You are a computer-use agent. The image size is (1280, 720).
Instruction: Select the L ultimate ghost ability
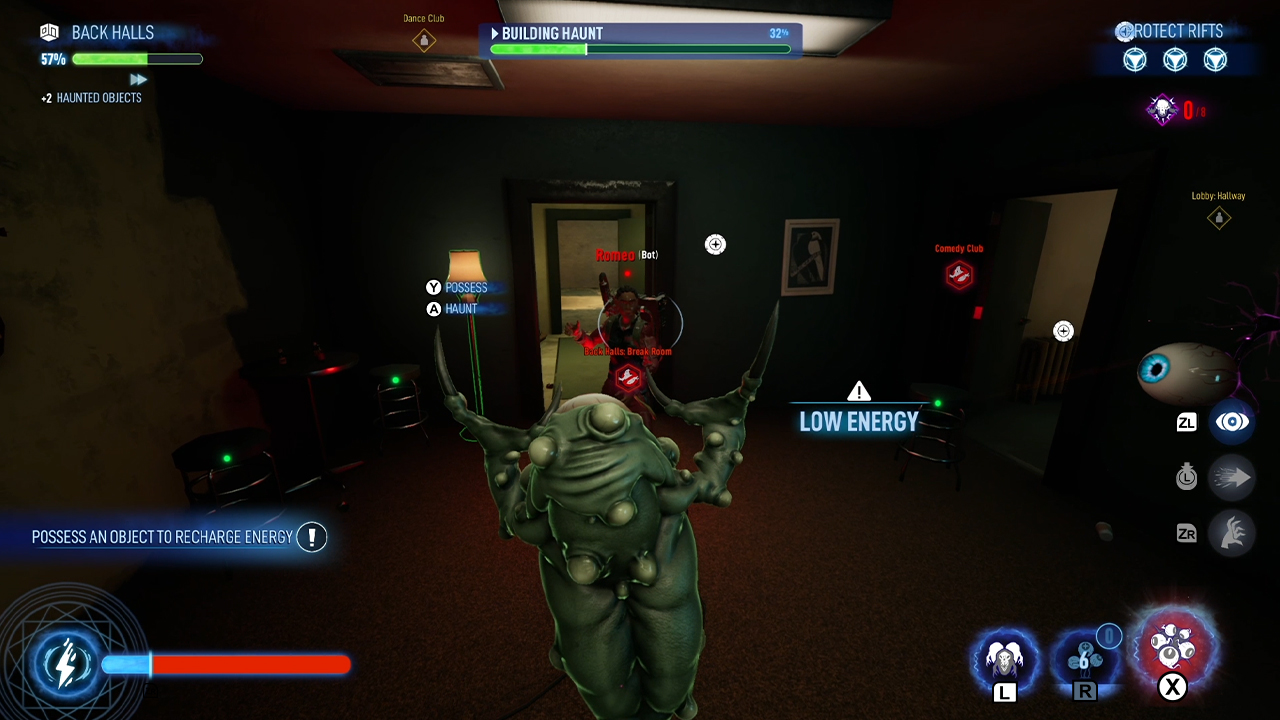tap(1005, 660)
